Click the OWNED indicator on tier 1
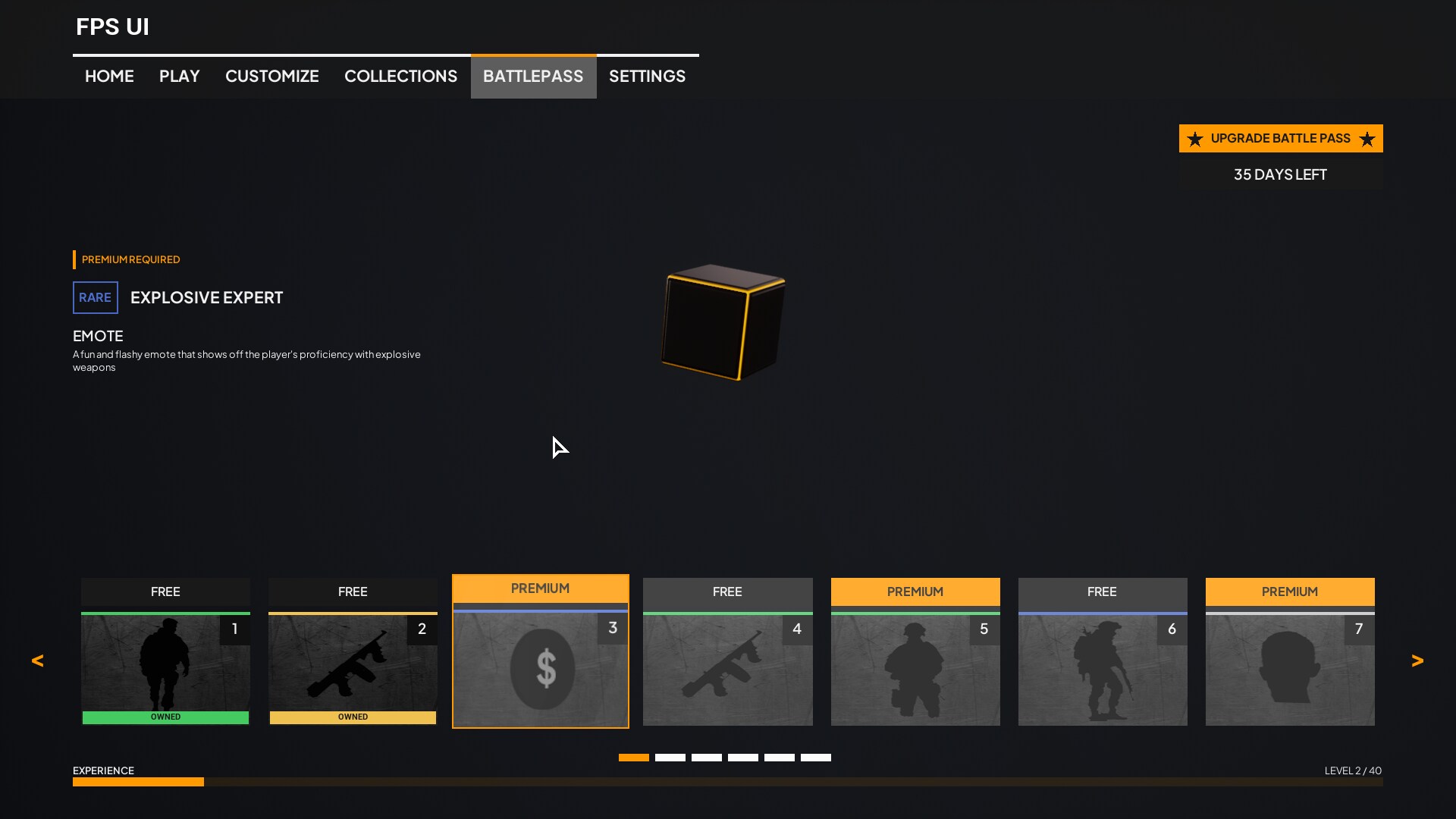Screen dimensions: 1456x819 click(165, 717)
